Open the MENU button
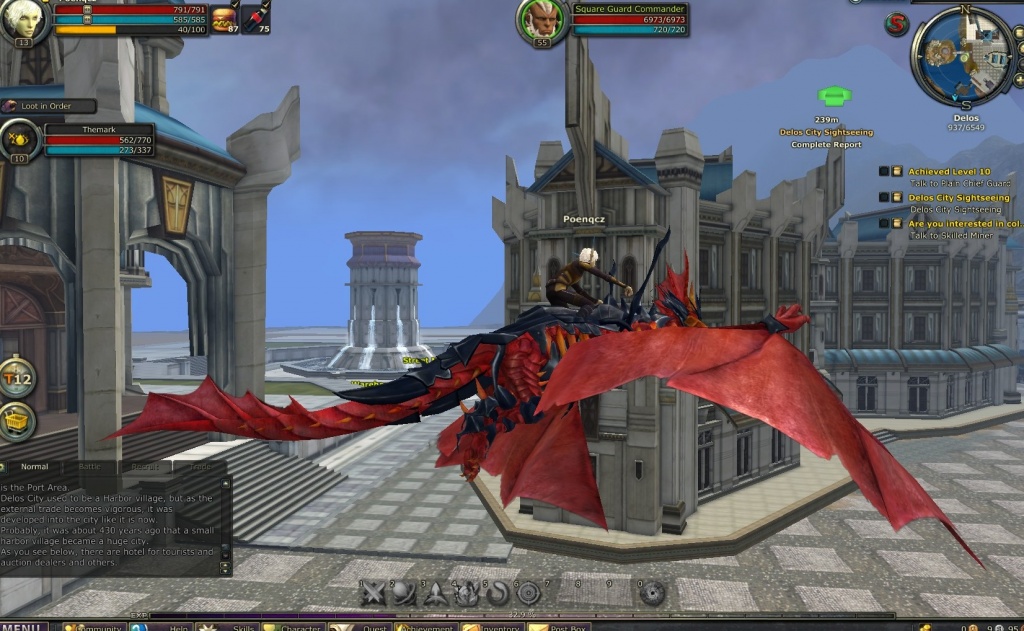1024x631 pixels. 24,626
